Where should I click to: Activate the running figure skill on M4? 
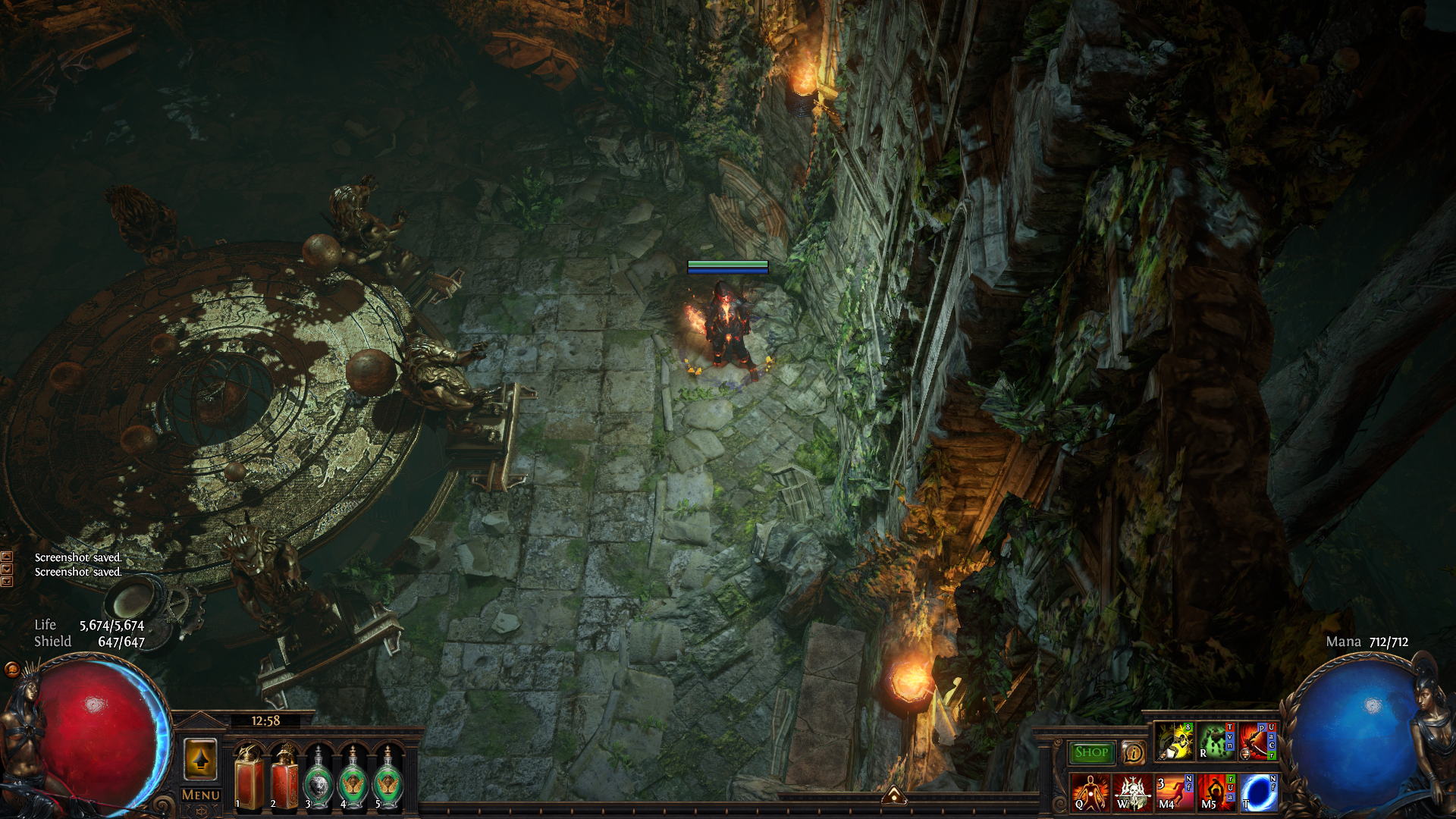(x=1174, y=792)
